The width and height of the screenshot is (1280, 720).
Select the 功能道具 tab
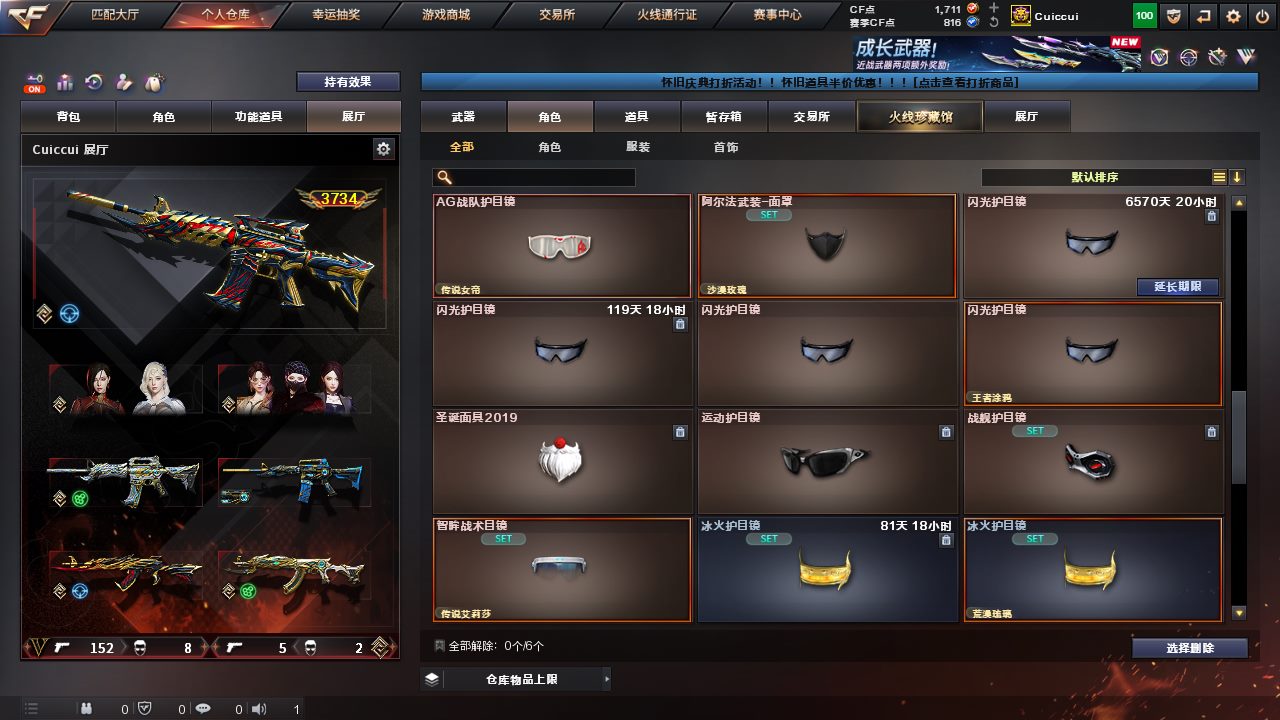(x=258, y=117)
